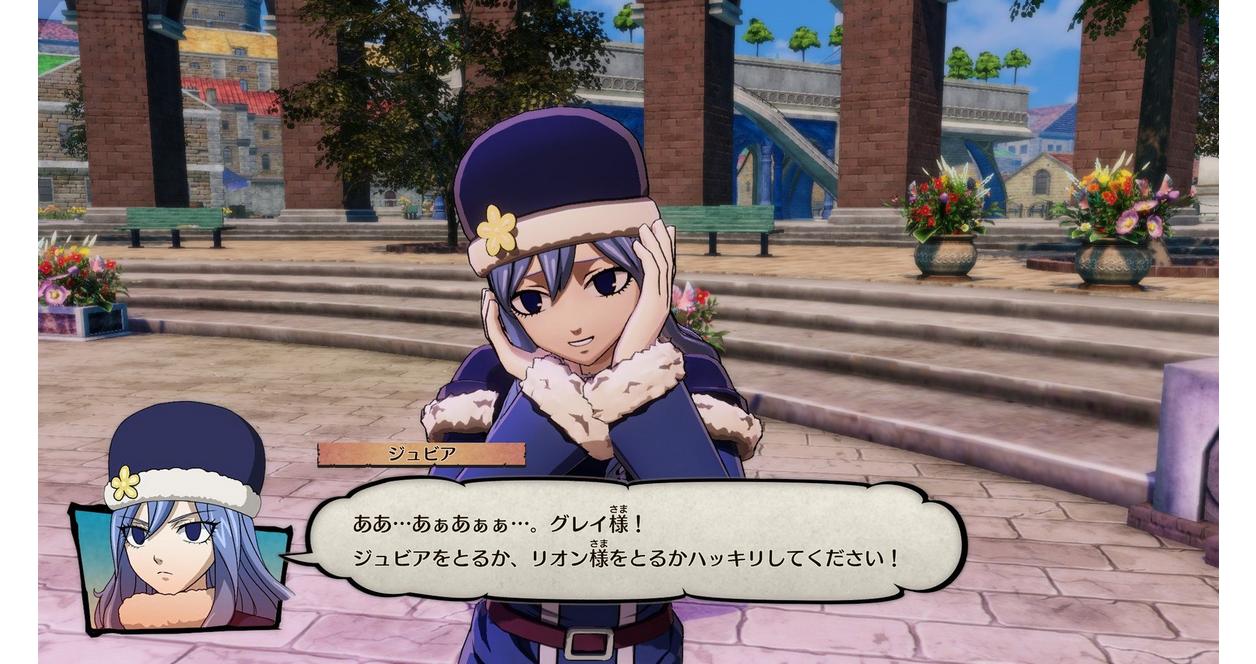Screen dimensions: 1256x664
Task: Click Juvia's speech bubble to continue dialogue
Action: coord(636,540)
